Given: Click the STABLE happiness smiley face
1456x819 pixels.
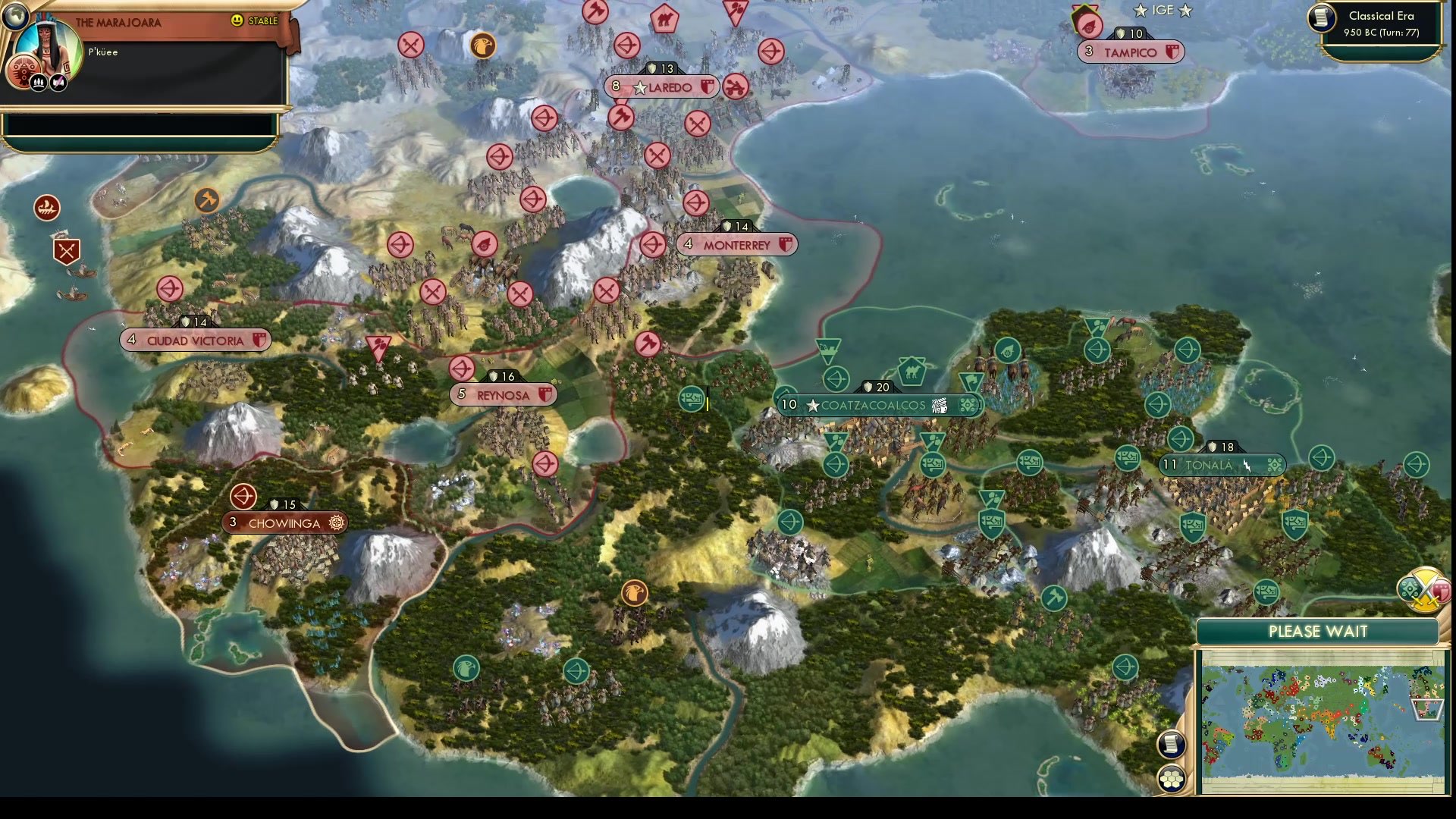Looking at the screenshot, I should coord(237,20).
